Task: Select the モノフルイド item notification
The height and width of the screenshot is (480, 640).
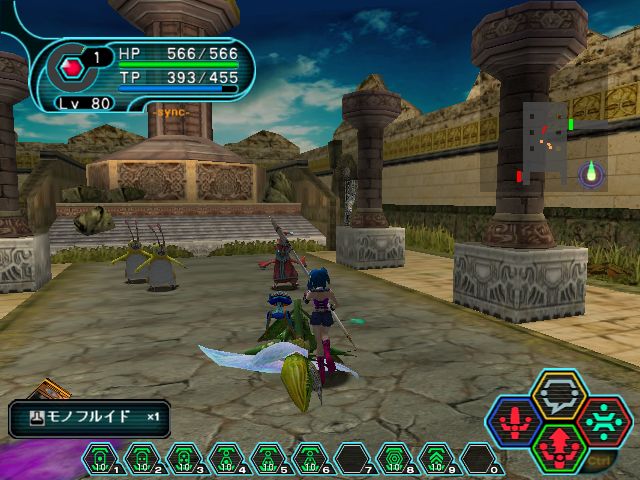Action: point(90,418)
